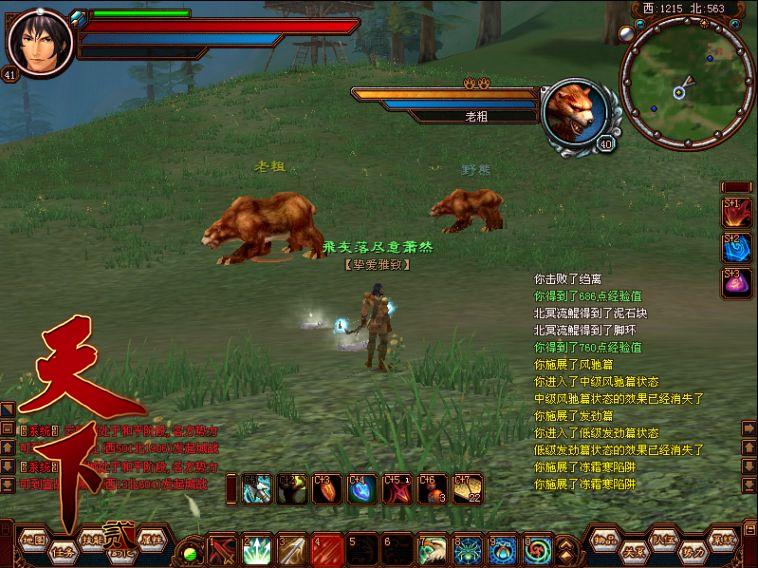Click the hotbar page arrow button
Screen dimensions: 758x568
click(566, 549)
